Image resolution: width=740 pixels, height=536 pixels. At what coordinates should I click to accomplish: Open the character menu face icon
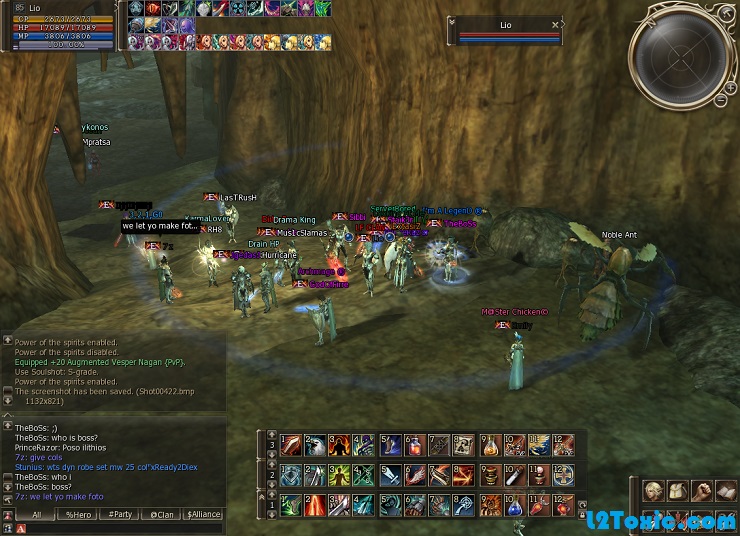pyautogui.click(x=652, y=491)
